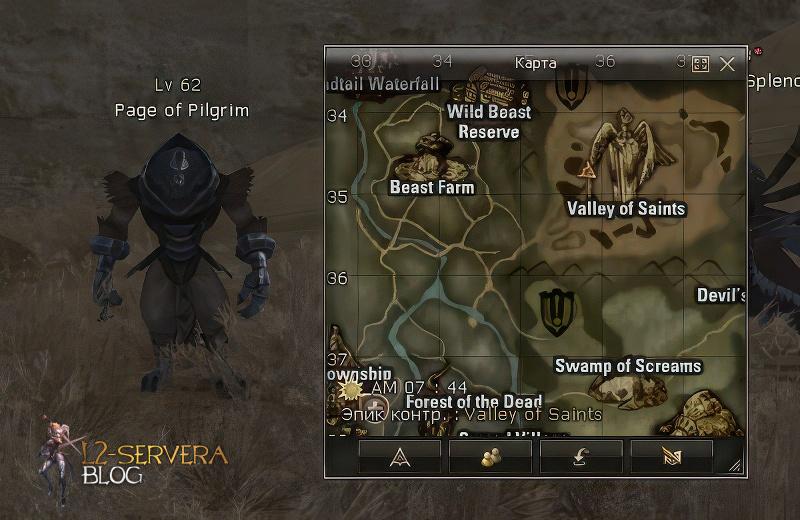Click the arrowhead my-location button
Image resolution: width=800 pixels, height=520 pixels.
(x=399, y=455)
